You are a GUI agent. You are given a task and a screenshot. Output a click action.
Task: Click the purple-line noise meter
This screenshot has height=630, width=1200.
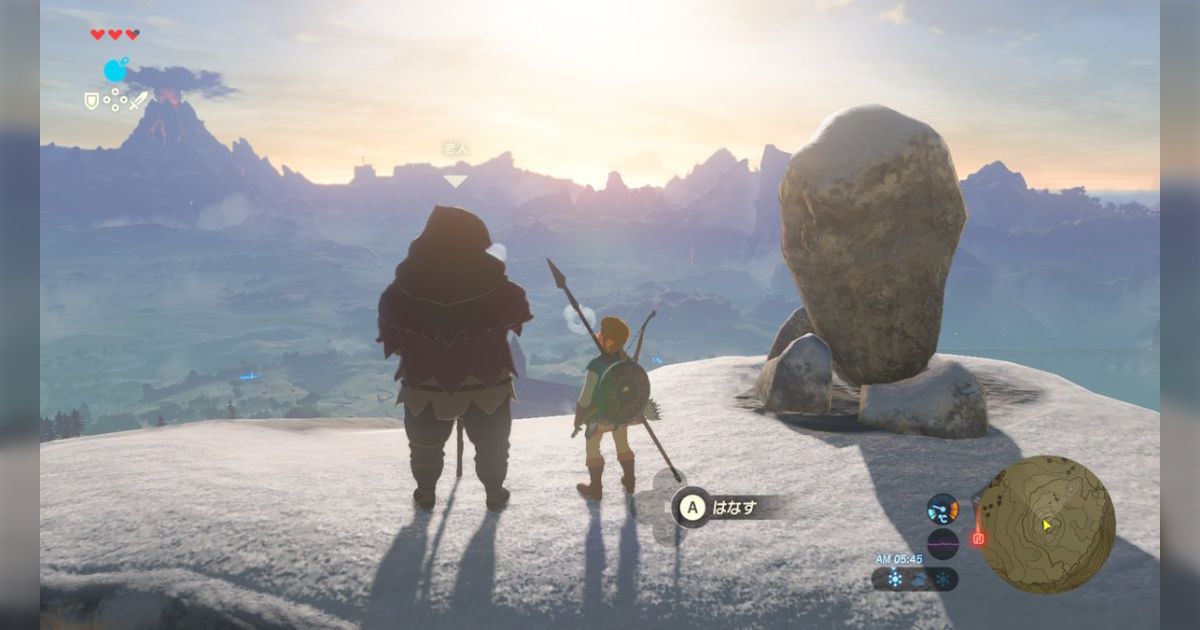tap(942, 543)
